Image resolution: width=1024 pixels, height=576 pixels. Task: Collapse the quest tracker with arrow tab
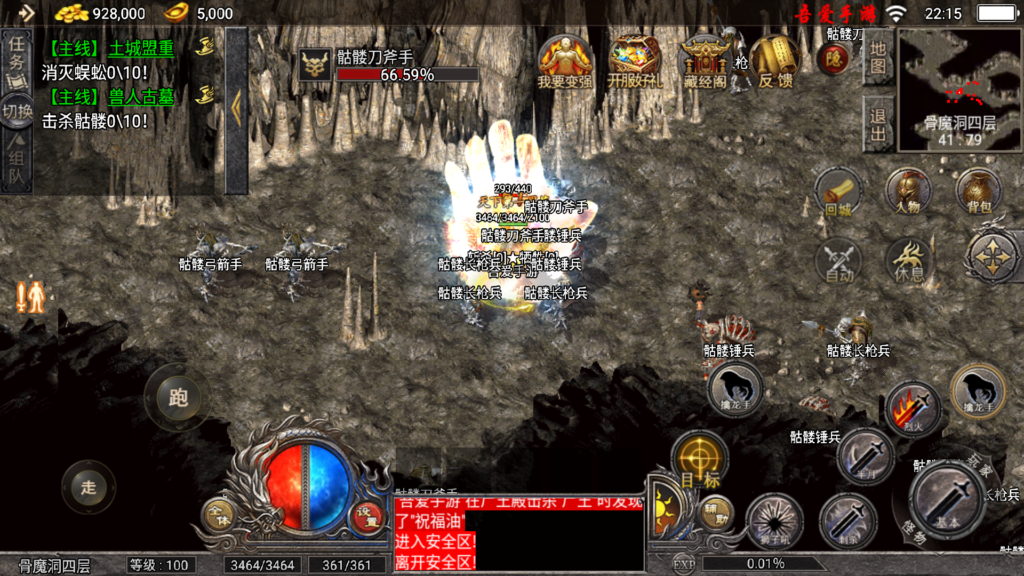[x=236, y=108]
